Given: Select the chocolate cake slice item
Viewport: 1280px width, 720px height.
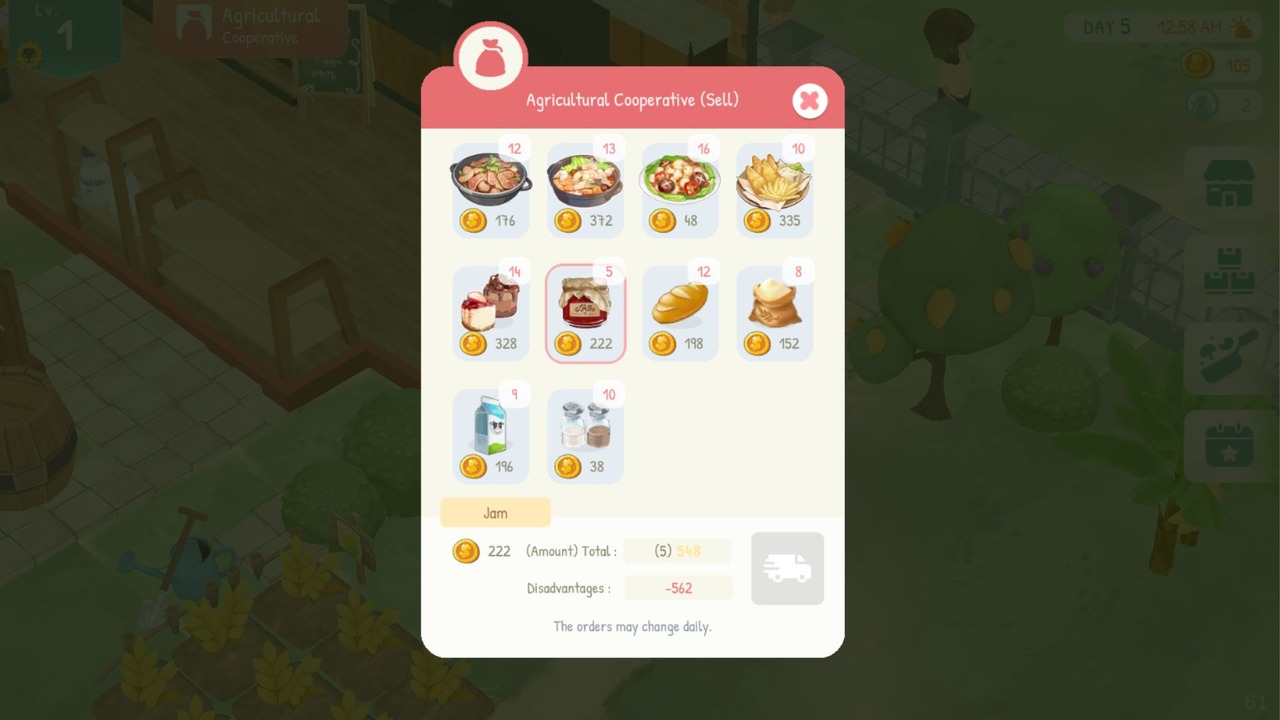Looking at the screenshot, I should [x=490, y=310].
